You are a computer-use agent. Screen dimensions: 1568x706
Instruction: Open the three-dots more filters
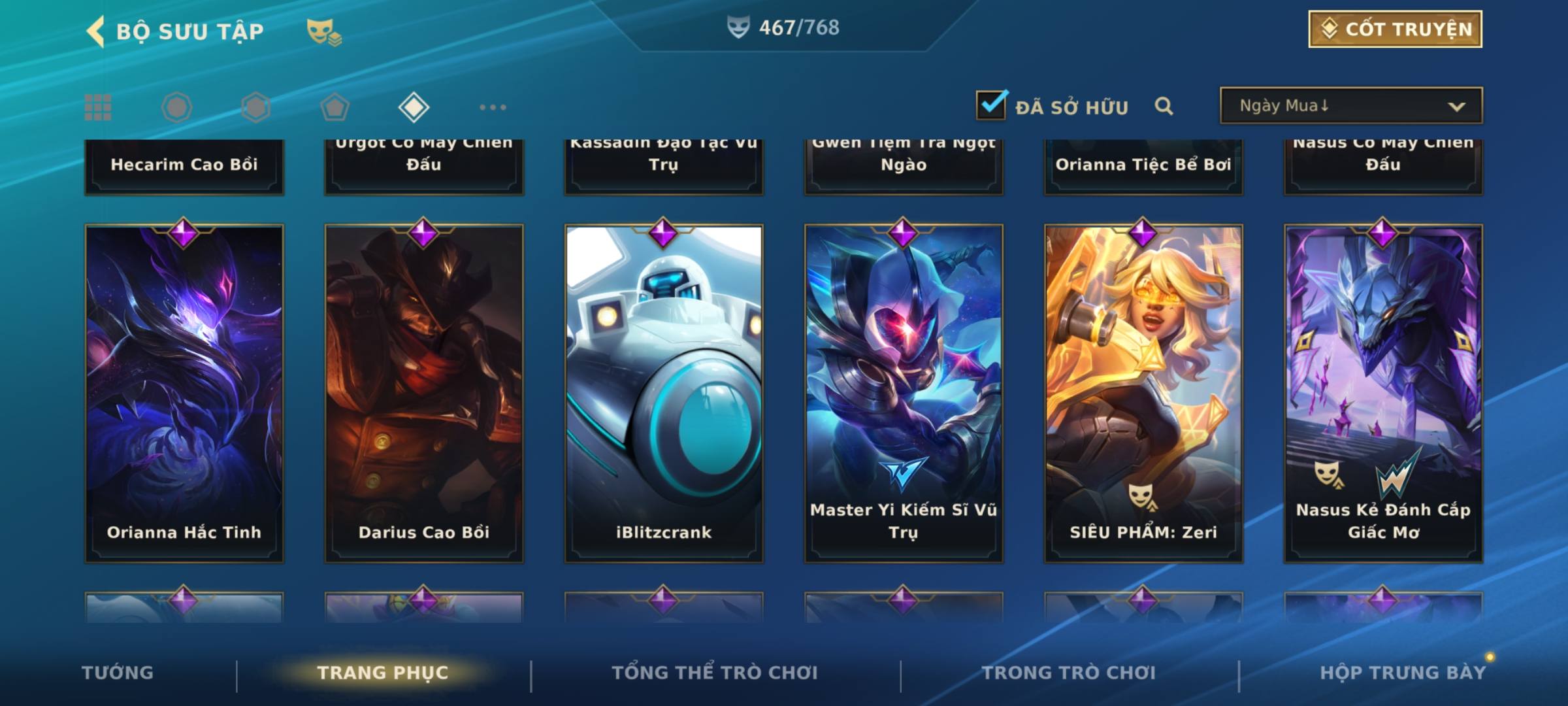(x=493, y=107)
